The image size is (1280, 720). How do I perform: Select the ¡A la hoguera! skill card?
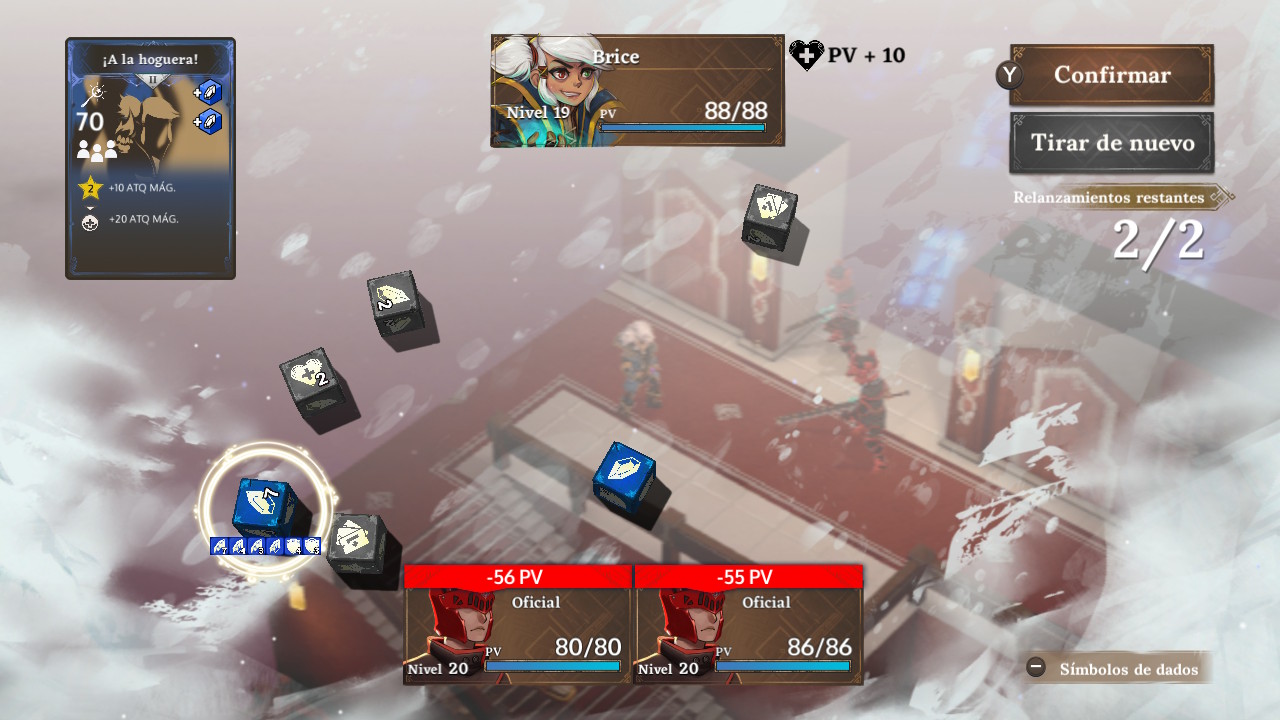pos(150,158)
